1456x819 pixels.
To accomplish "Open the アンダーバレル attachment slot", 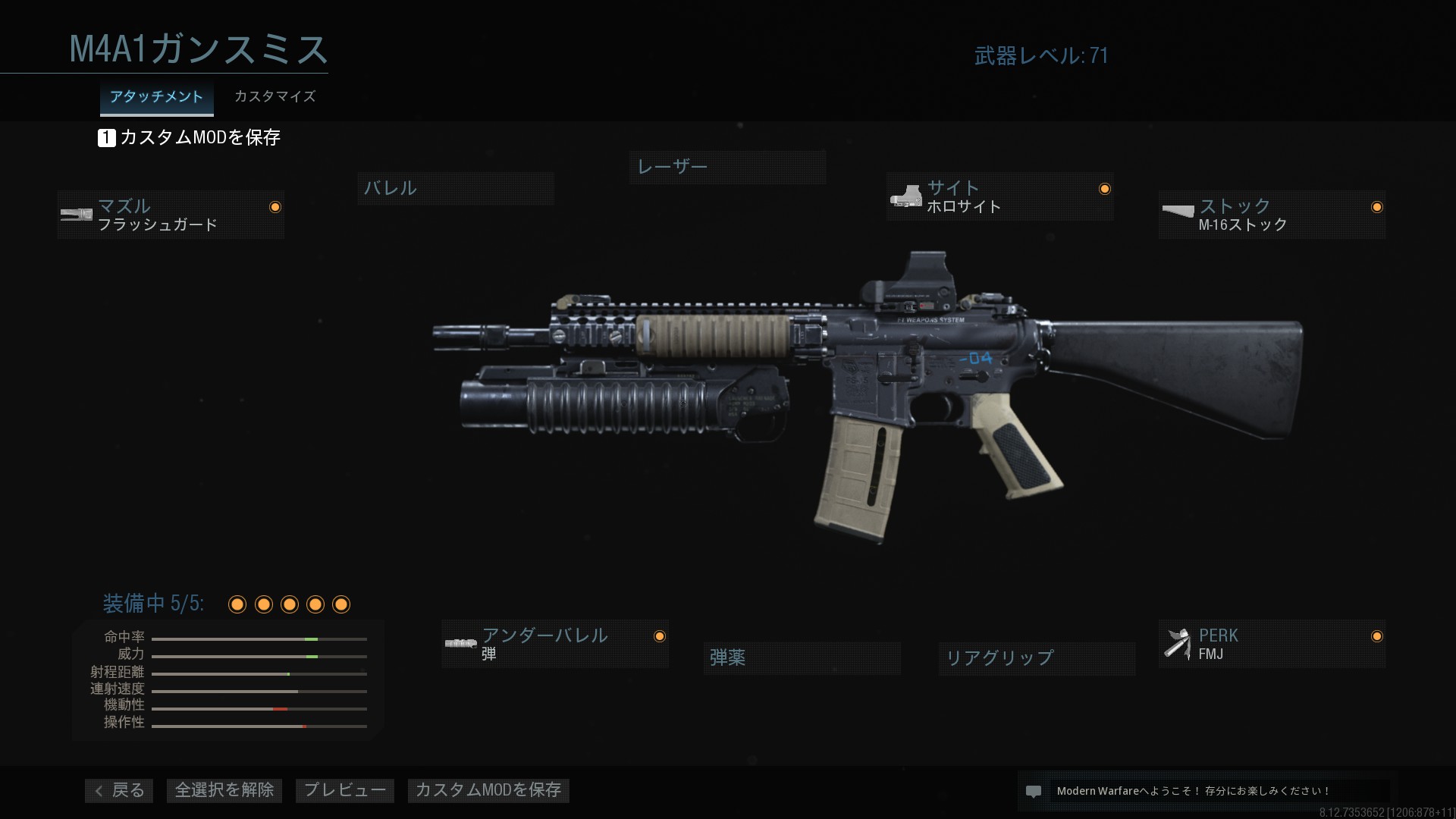I will coord(555,644).
